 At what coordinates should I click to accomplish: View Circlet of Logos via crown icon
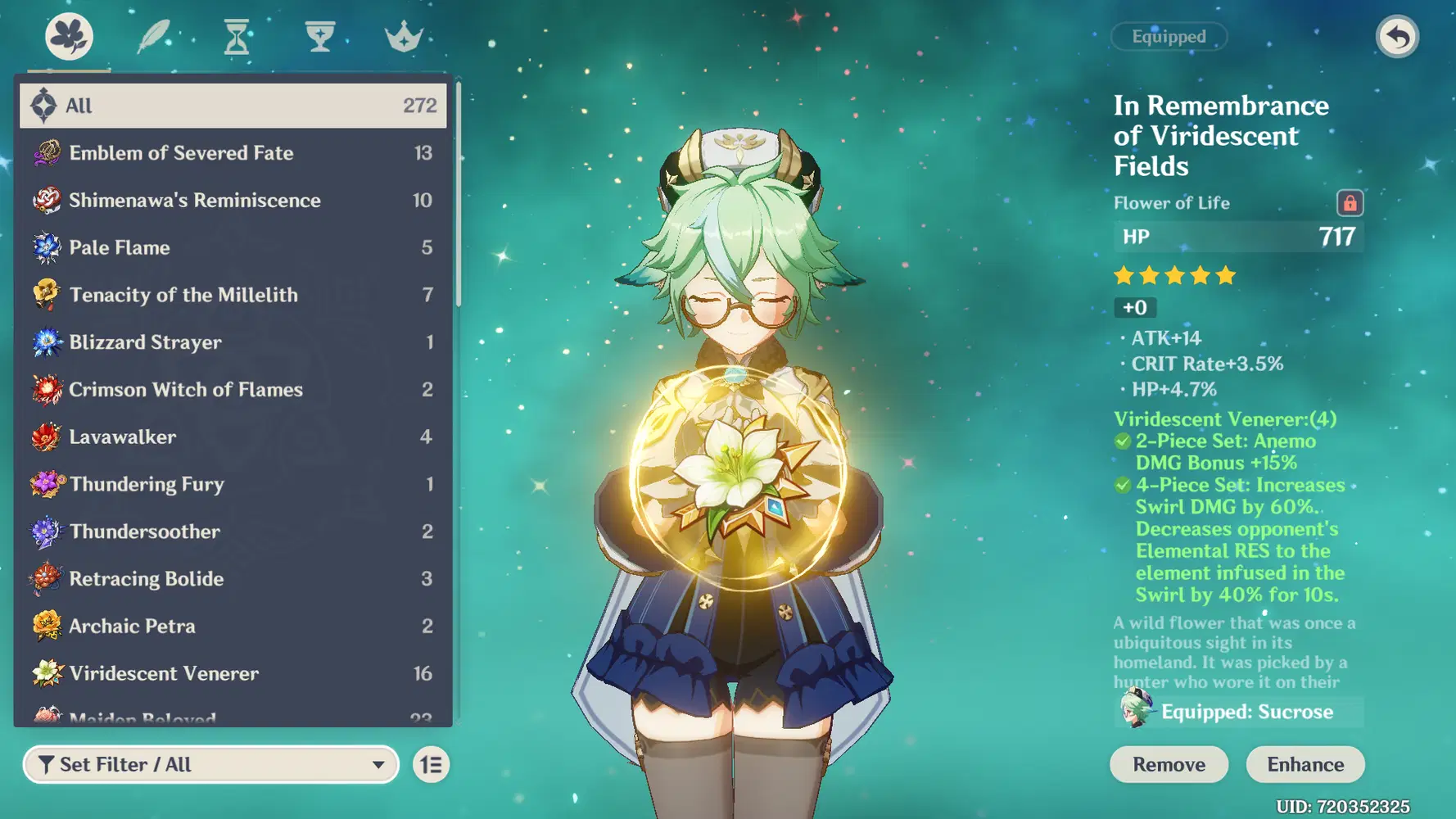point(403,35)
